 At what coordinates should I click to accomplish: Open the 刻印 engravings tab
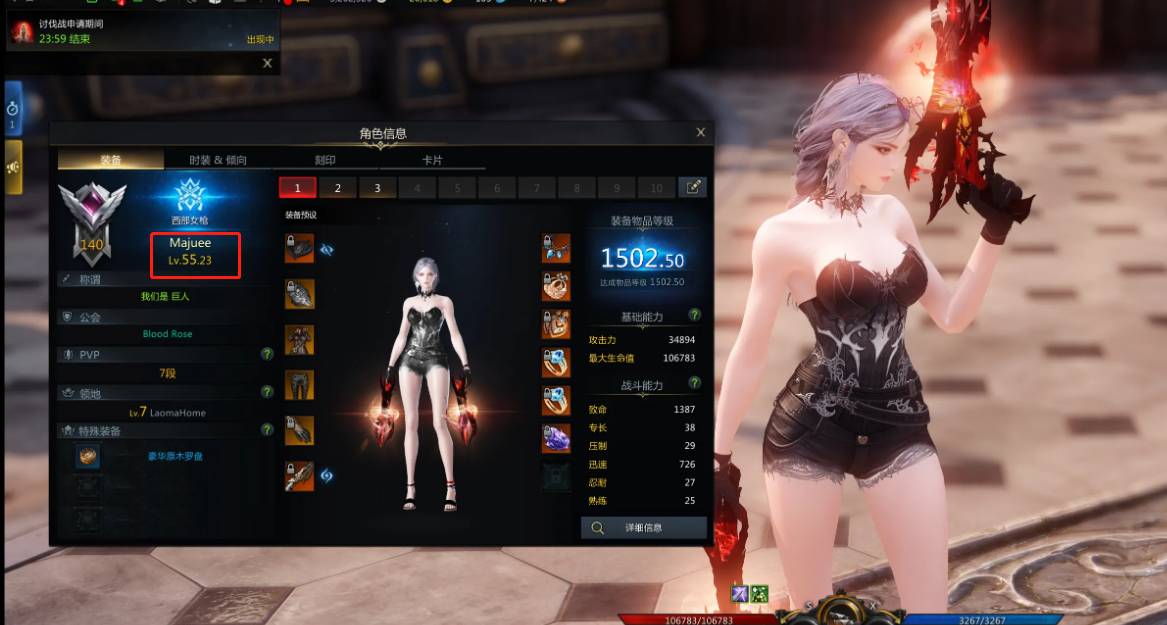click(x=325, y=160)
